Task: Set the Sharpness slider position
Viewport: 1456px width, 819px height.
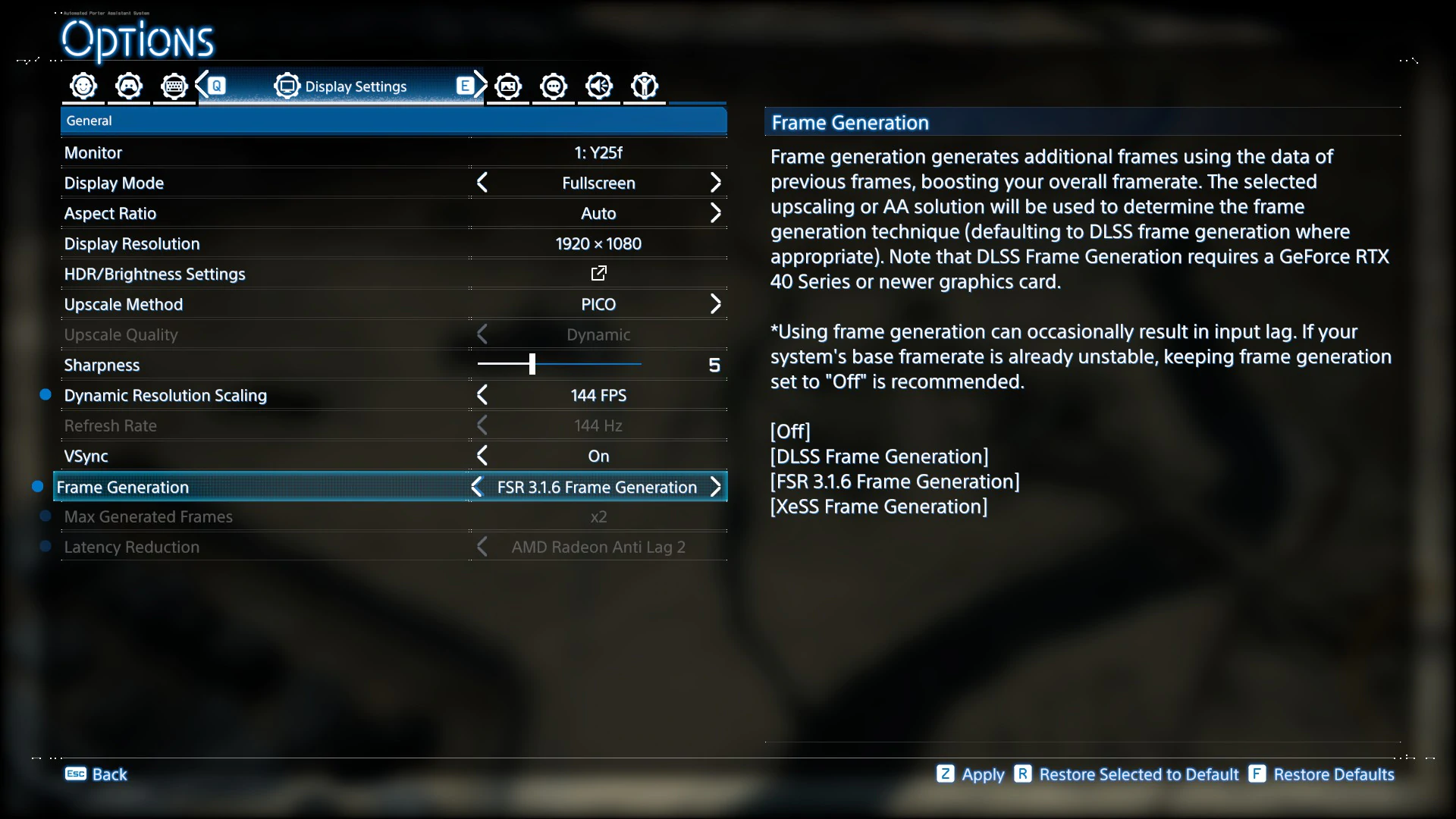Action: [532, 365]
